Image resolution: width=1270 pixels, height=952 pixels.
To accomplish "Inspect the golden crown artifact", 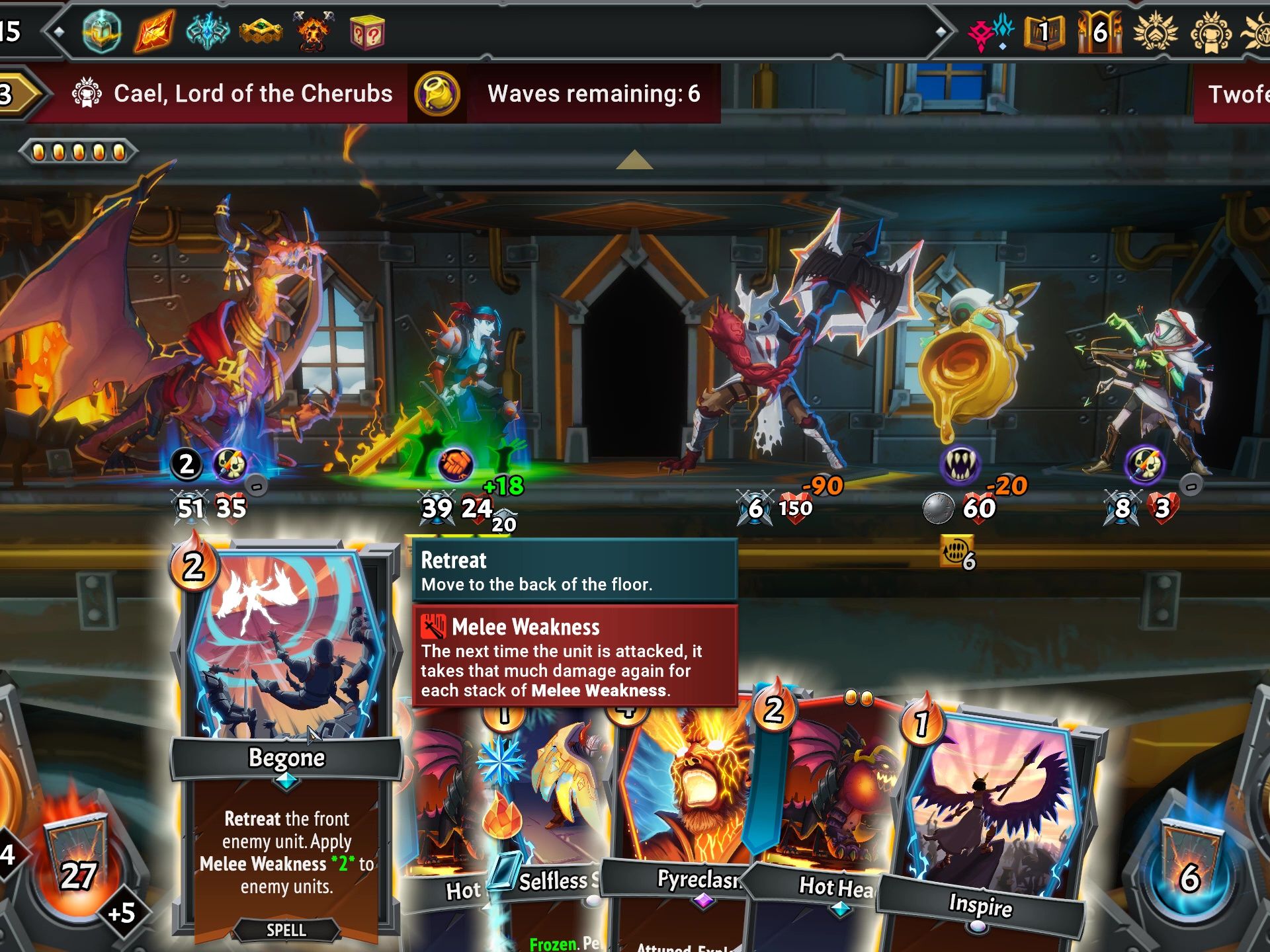I will tap(261, 31).
